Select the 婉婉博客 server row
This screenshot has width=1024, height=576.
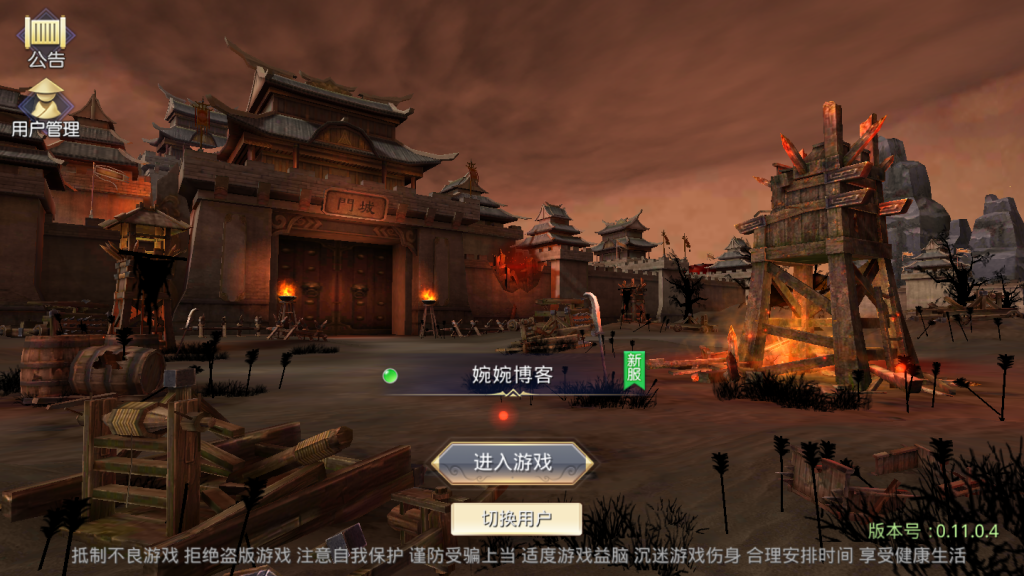tap(512, 376)
